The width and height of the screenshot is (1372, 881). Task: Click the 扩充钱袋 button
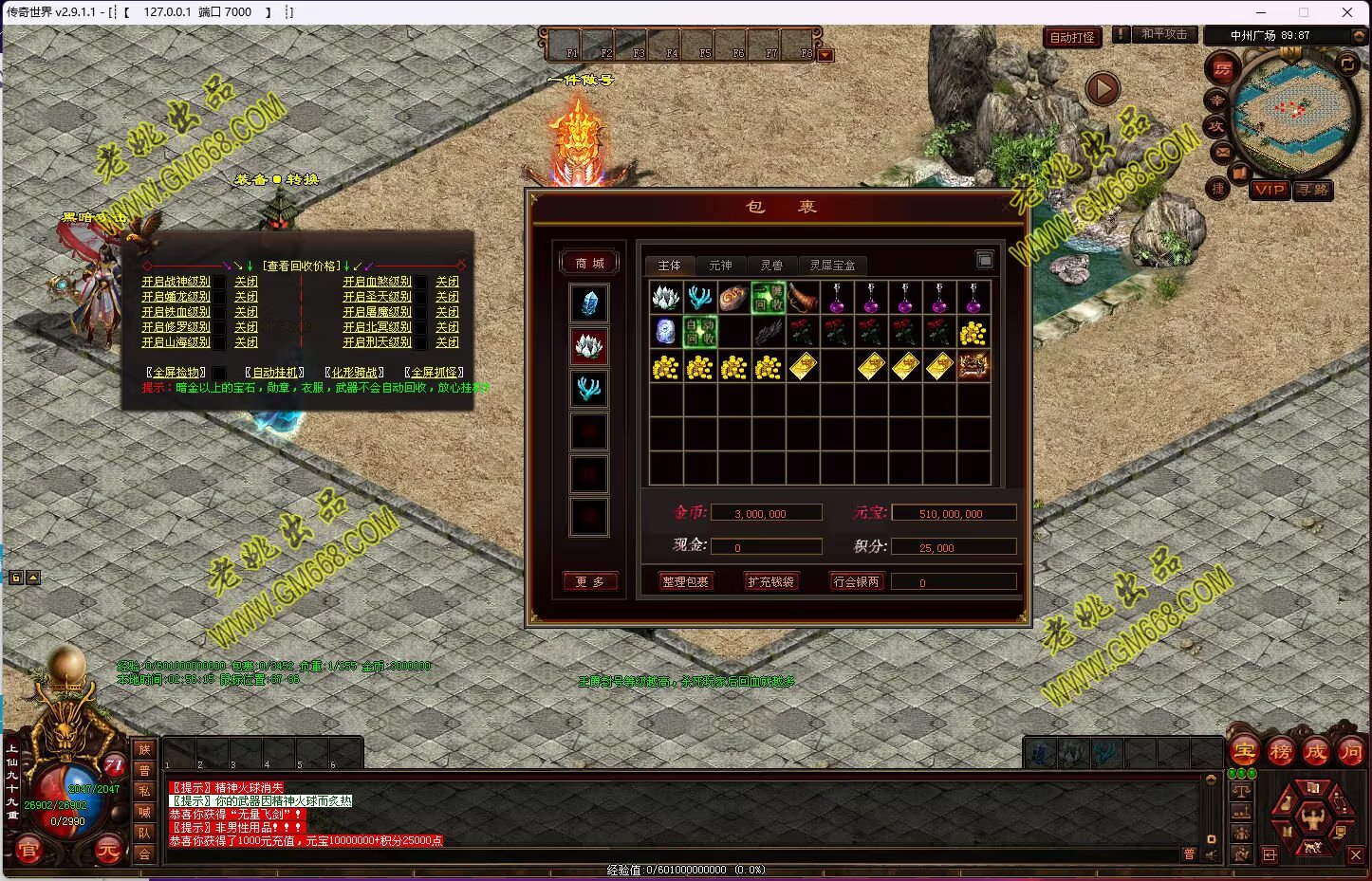(x=770, y=581)
